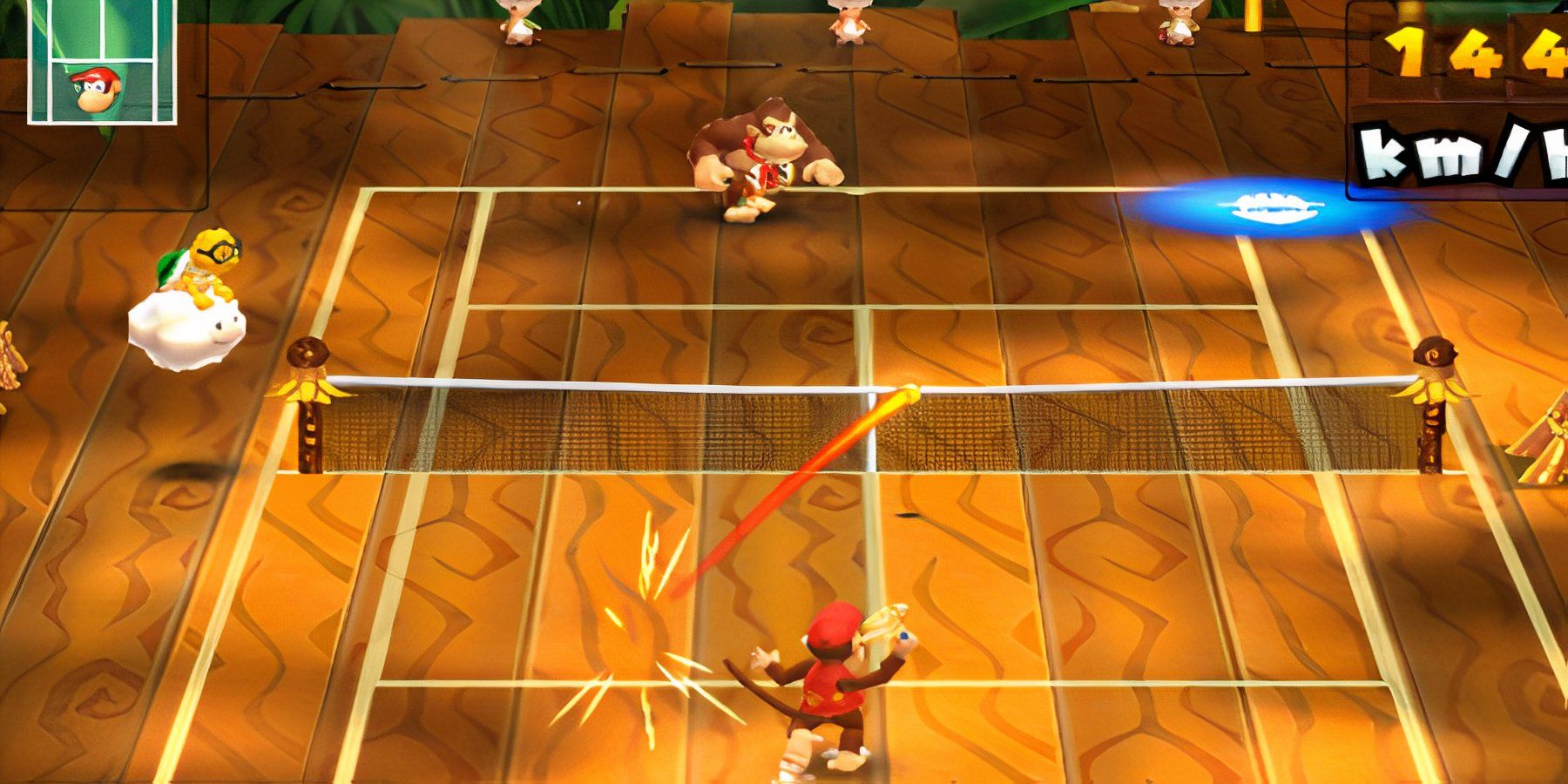The height and width of the screenshot is (784, 1568).
Task: Click the yellow pole above the court
Action: (1254, 17)
